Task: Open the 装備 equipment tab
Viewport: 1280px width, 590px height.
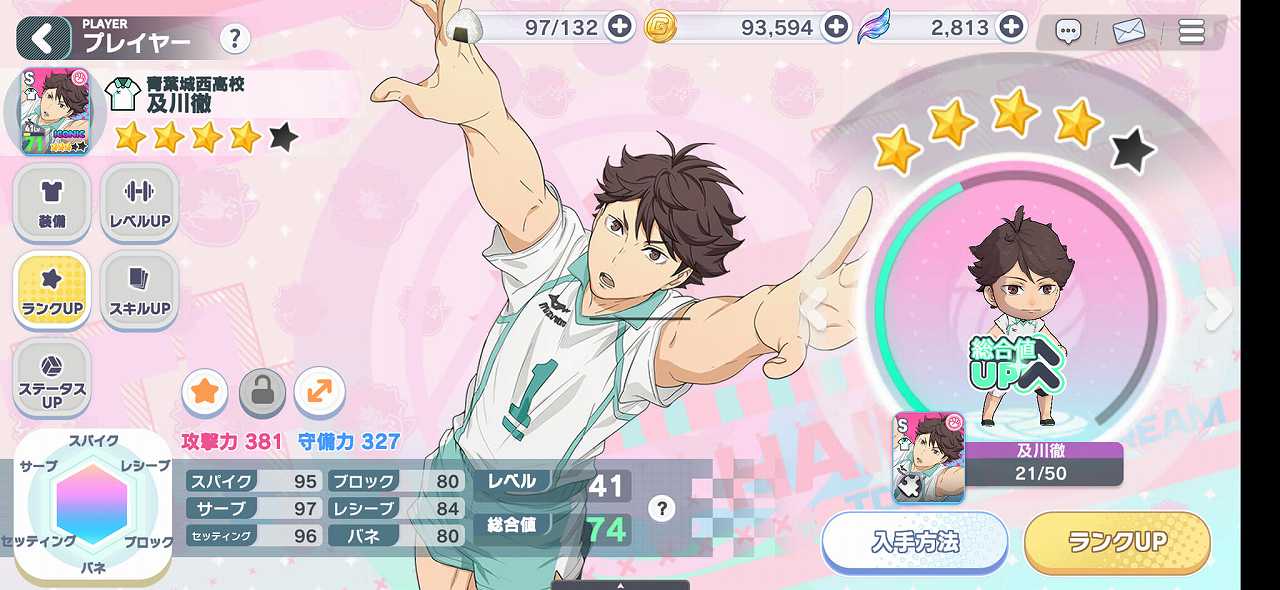Action: [52, 201]
